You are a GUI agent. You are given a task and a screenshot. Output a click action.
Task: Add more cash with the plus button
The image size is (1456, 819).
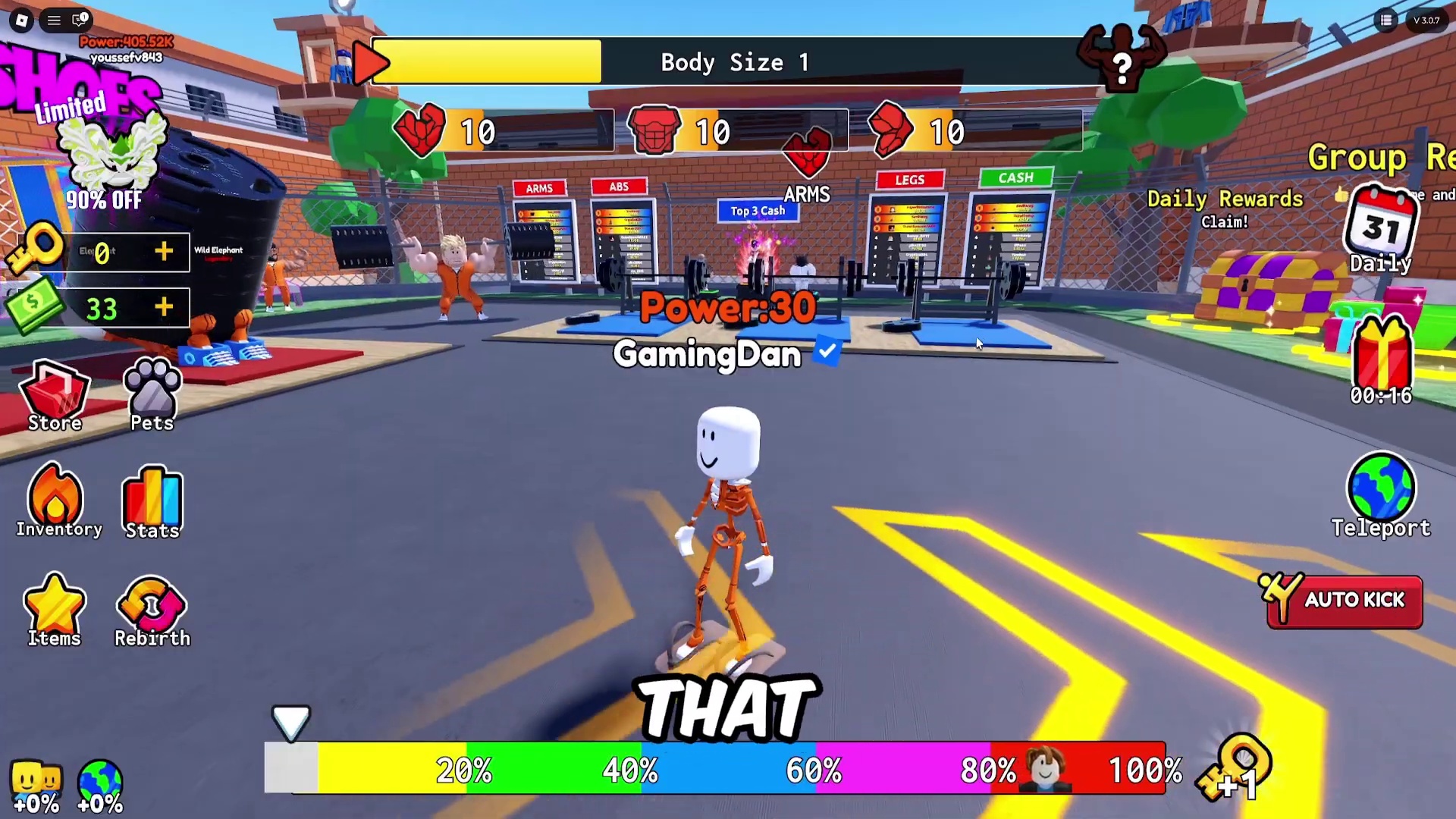[x=164, y=307]
